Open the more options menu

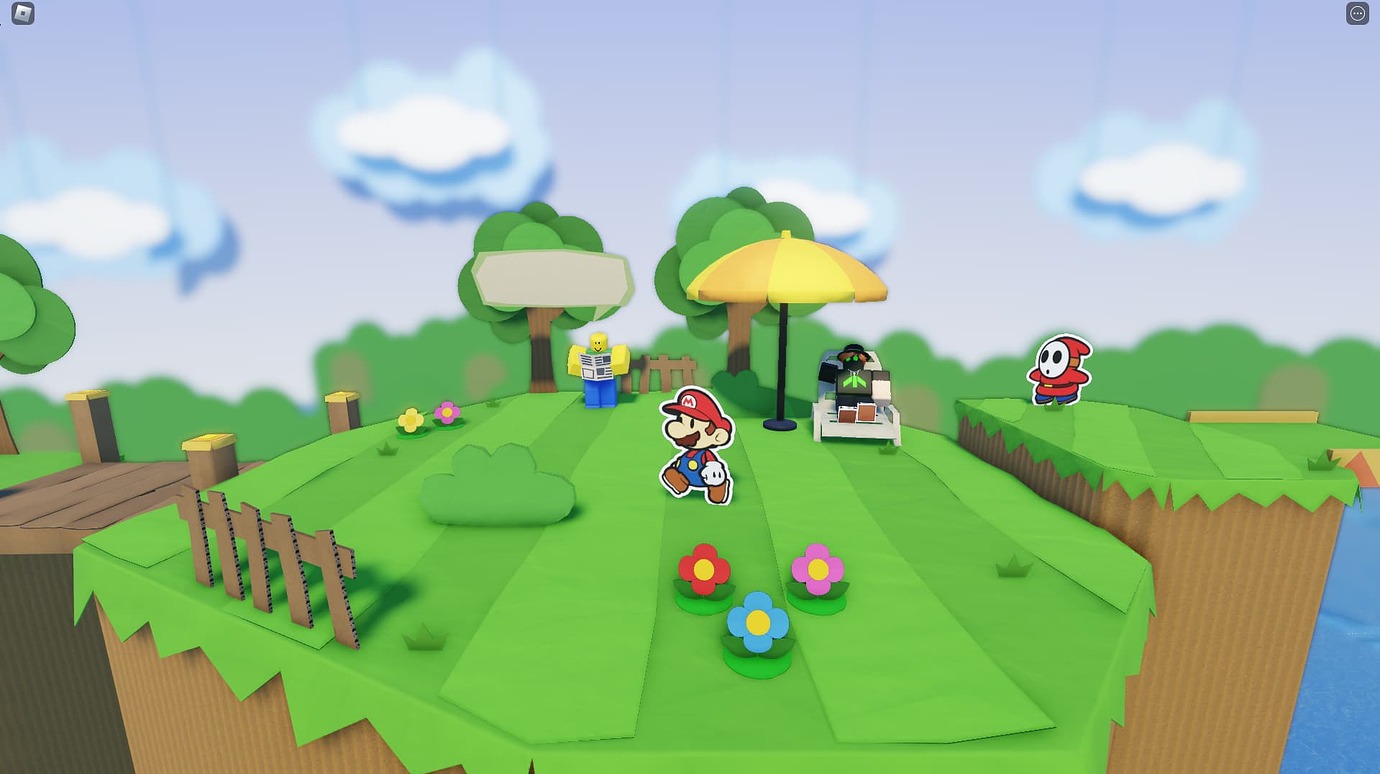click(1357, 13)
